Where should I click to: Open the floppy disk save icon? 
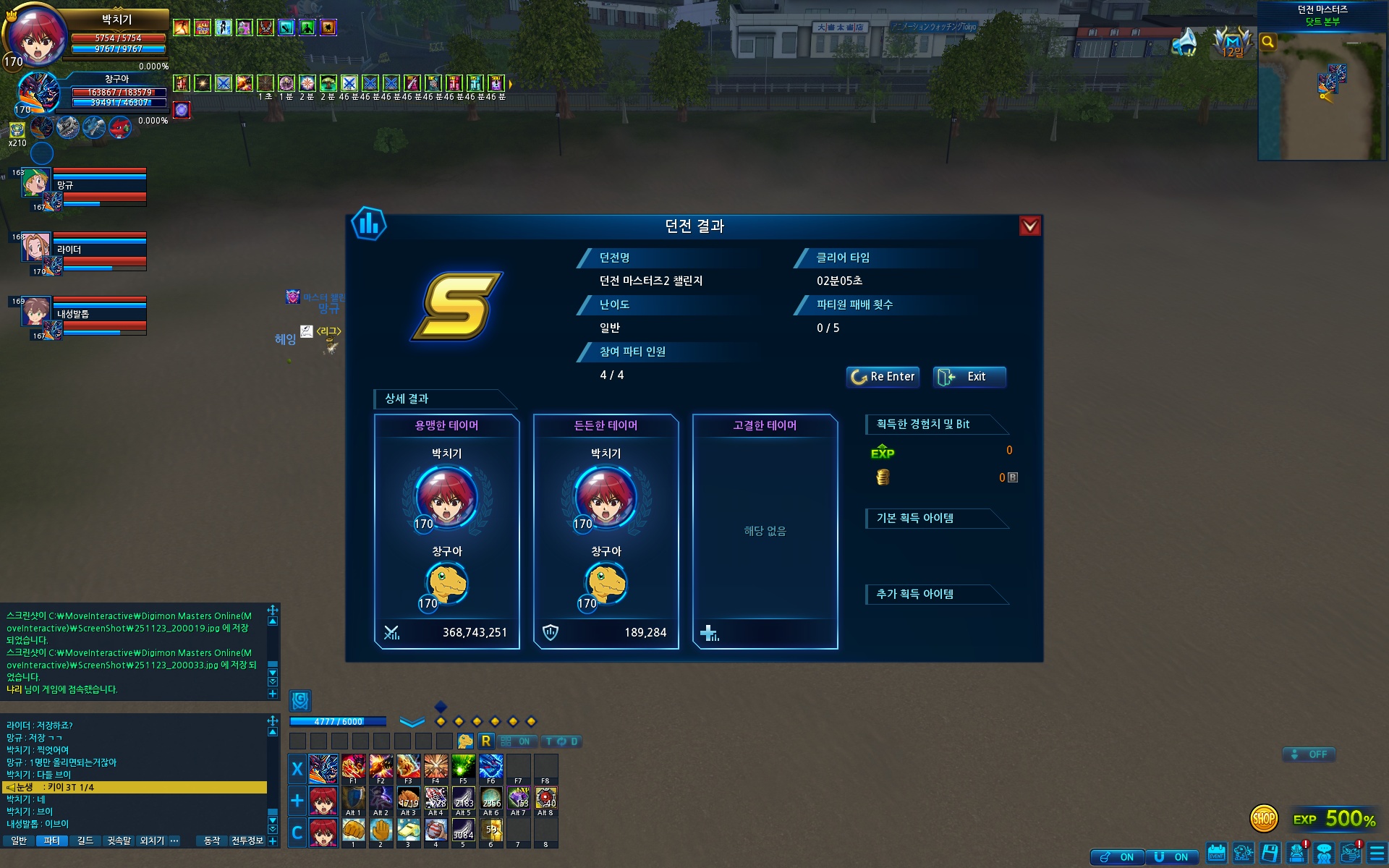[1270, 854]
